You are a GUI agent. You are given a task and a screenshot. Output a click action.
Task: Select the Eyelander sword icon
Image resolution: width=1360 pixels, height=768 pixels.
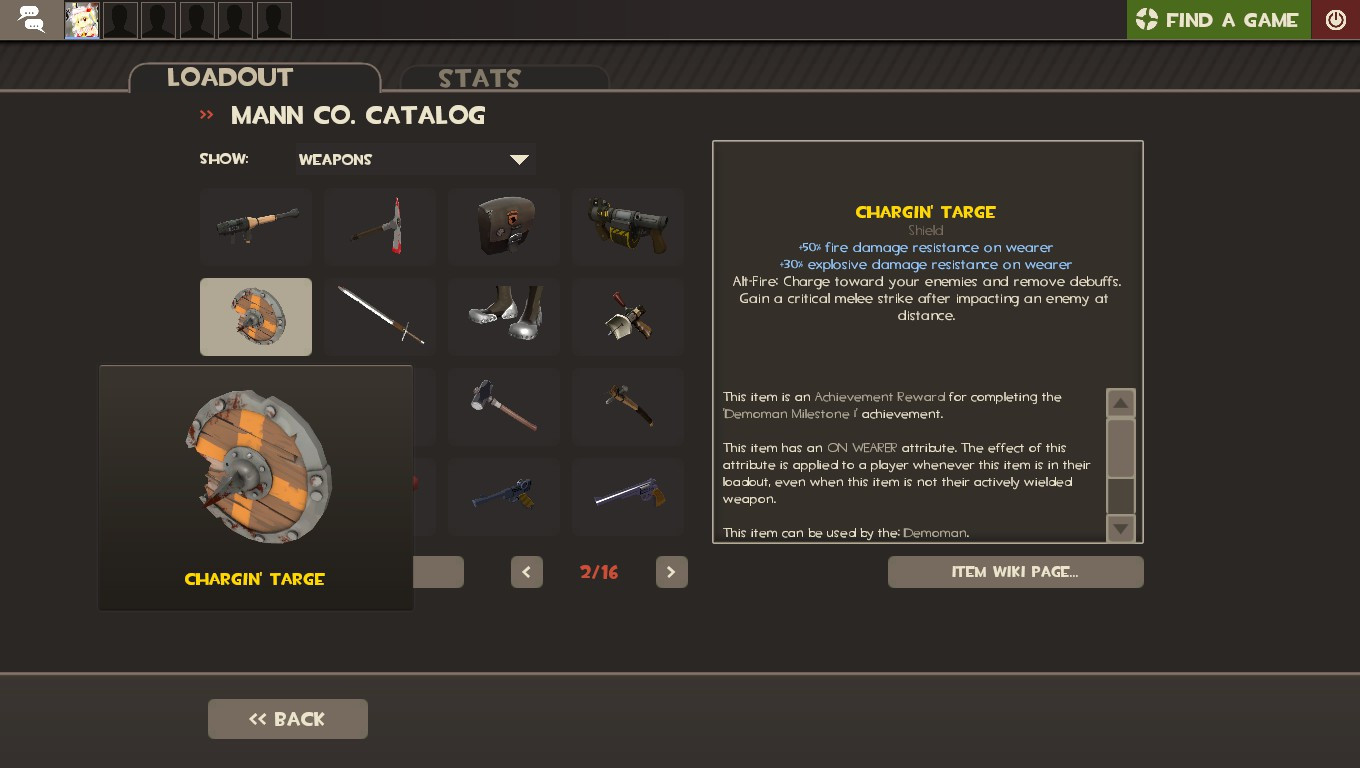380,317
